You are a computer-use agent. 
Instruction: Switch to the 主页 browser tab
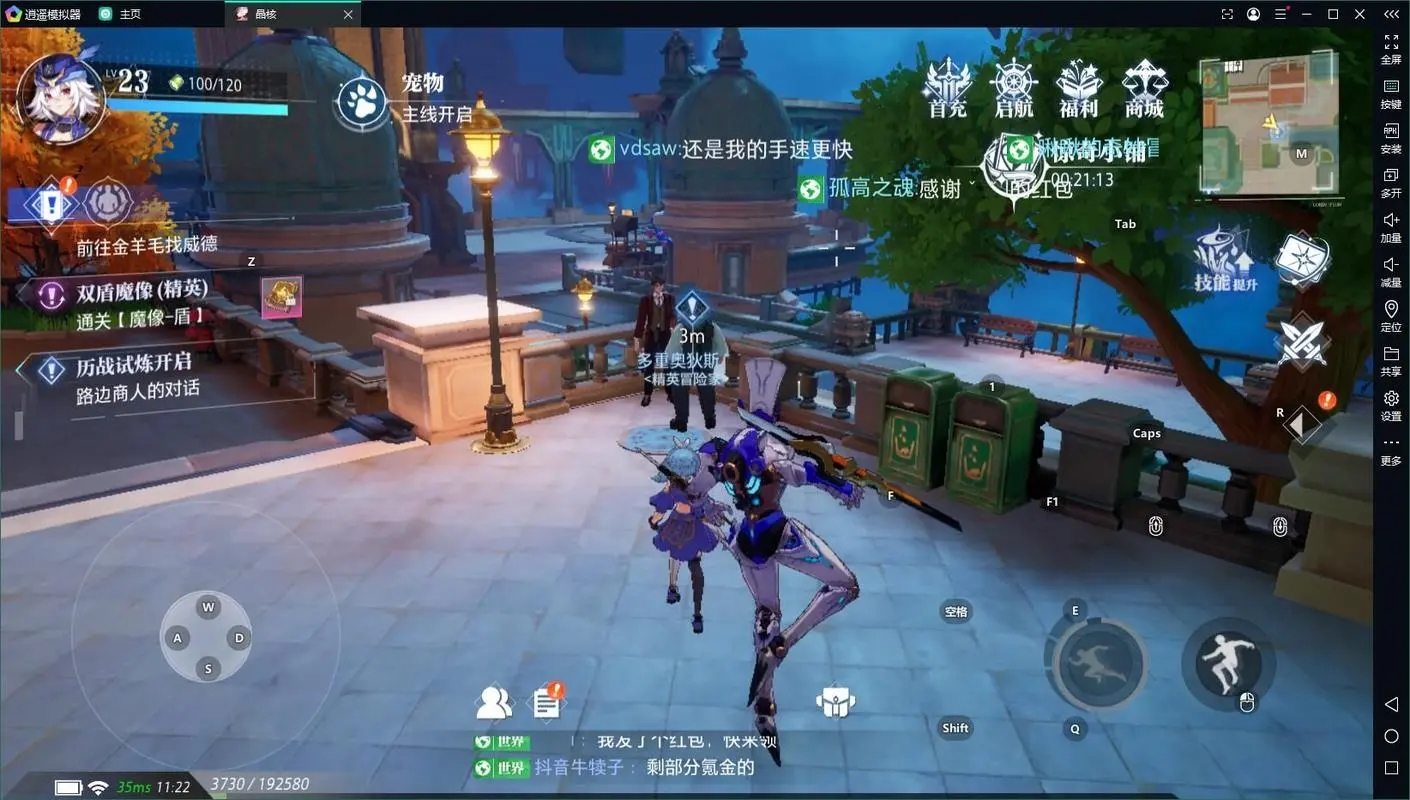point(120,14)
